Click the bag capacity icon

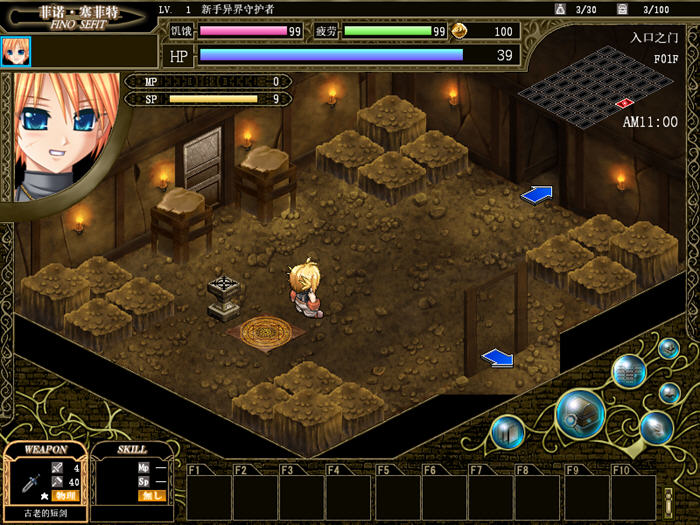(559, 9)
